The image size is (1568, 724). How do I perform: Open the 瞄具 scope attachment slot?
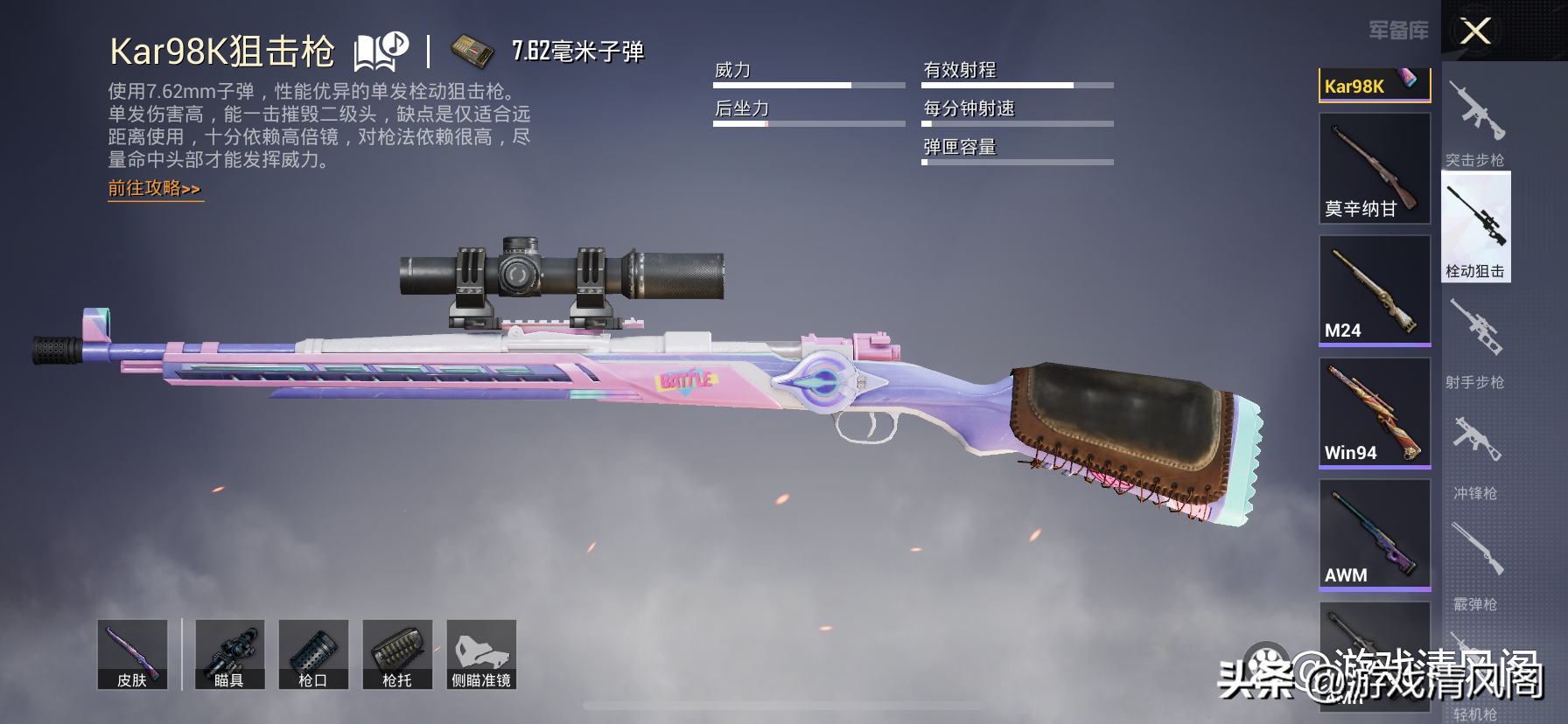tap(229, 655)
